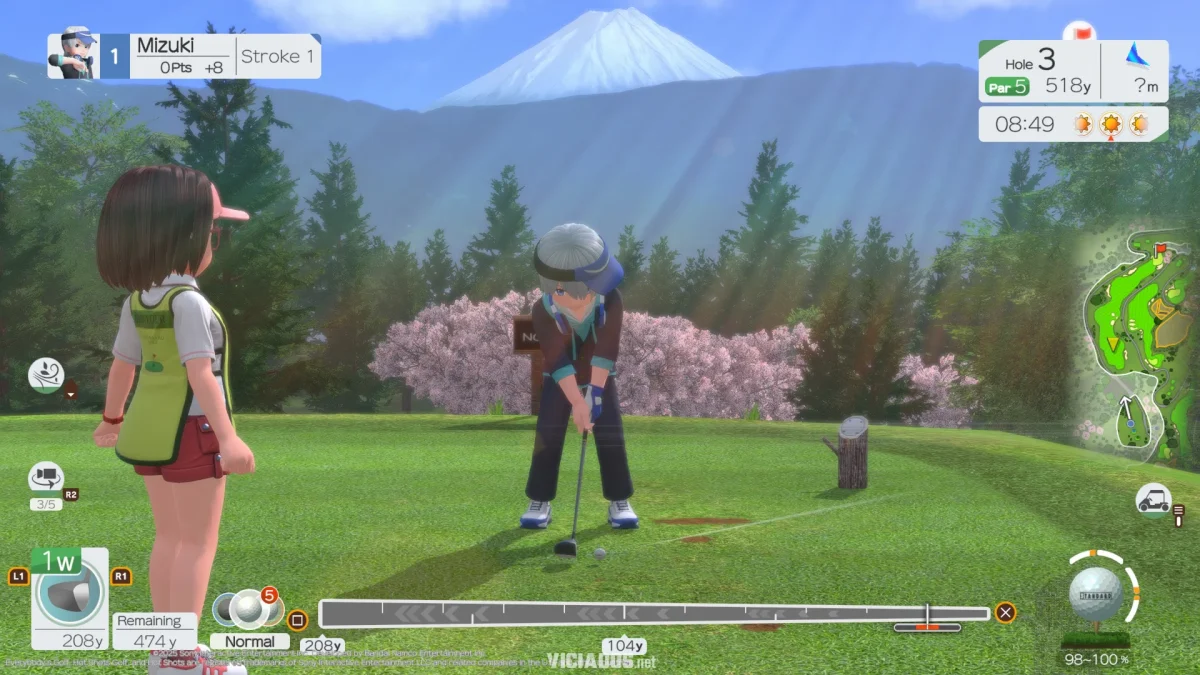This screenshot has width=1200, height=675.
Task: Open Mizuki's player score panel
Action: click(x=184, y=56)
